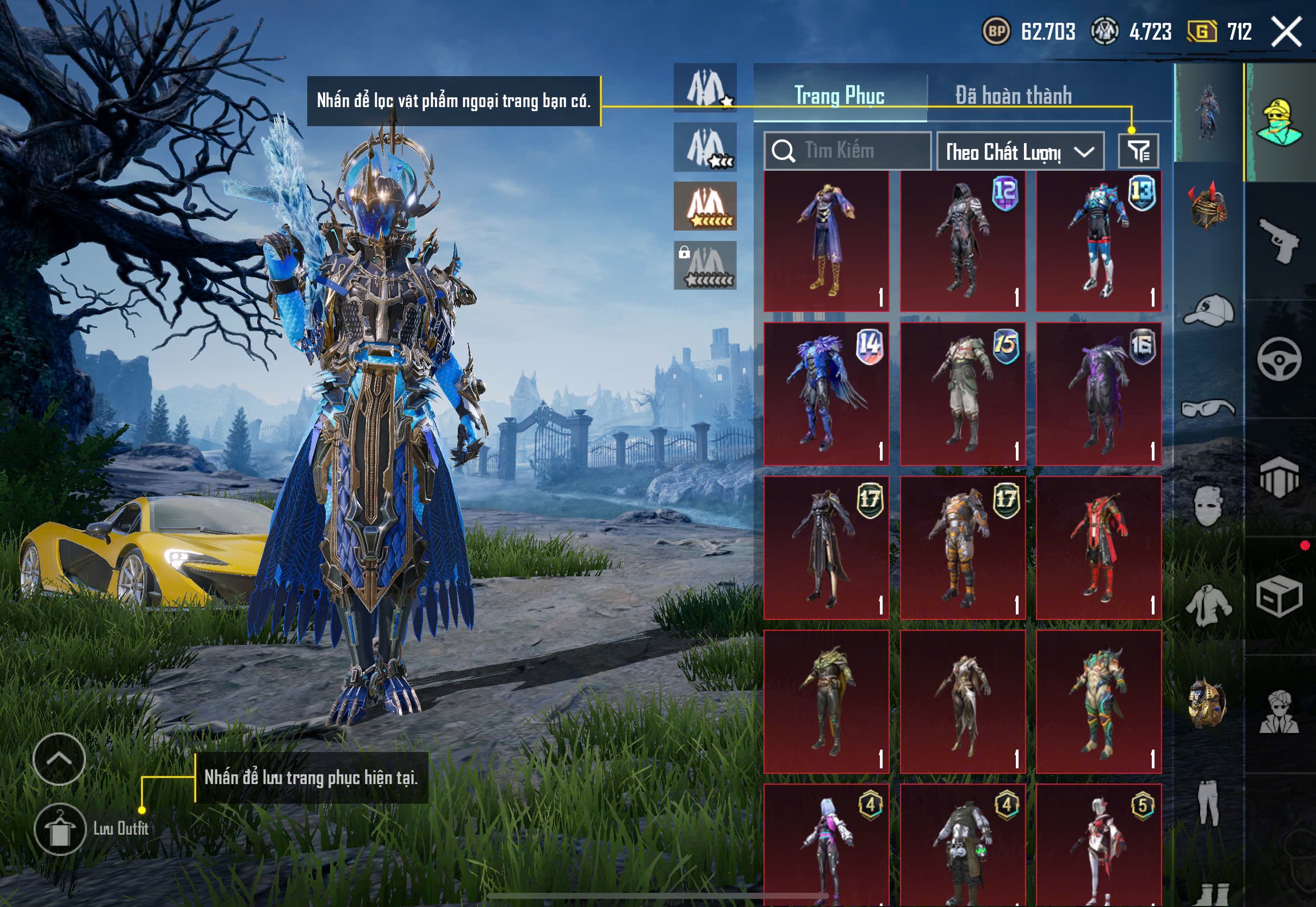Select the sunglasses eyewear category
Viewport: 1316px width, 907px height.
click(1209, 408)
